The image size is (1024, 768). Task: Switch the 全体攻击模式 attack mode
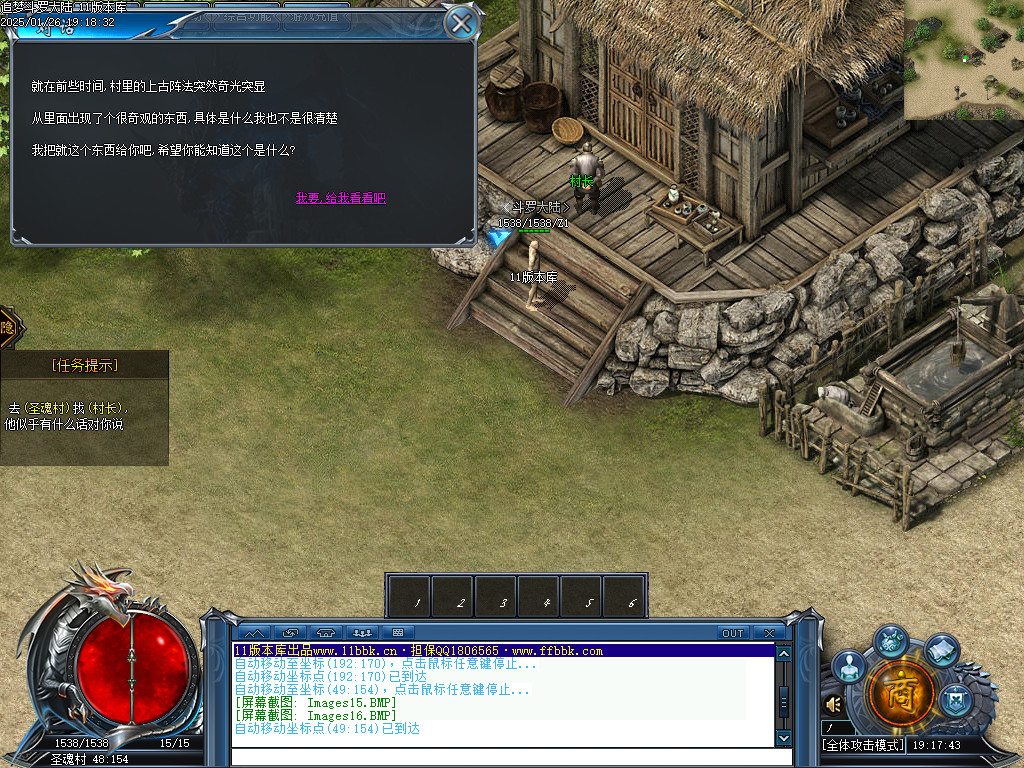point(863,745)
